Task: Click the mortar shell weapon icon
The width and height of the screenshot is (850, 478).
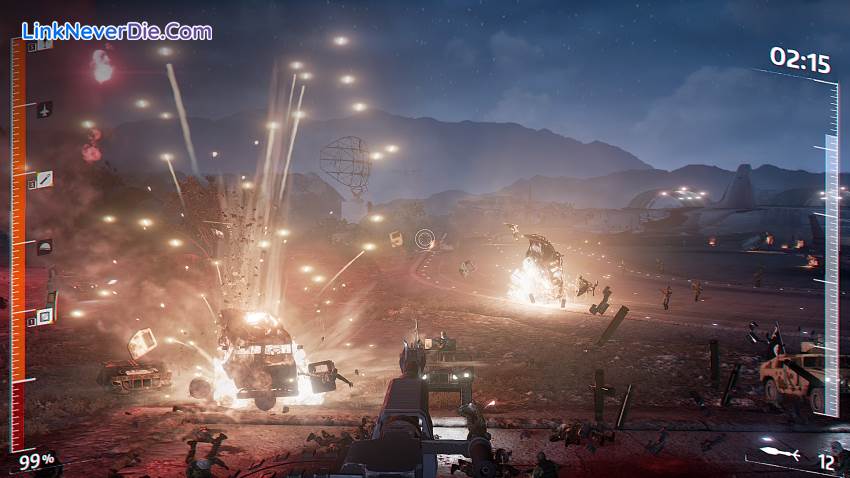Action: (779, 455)
